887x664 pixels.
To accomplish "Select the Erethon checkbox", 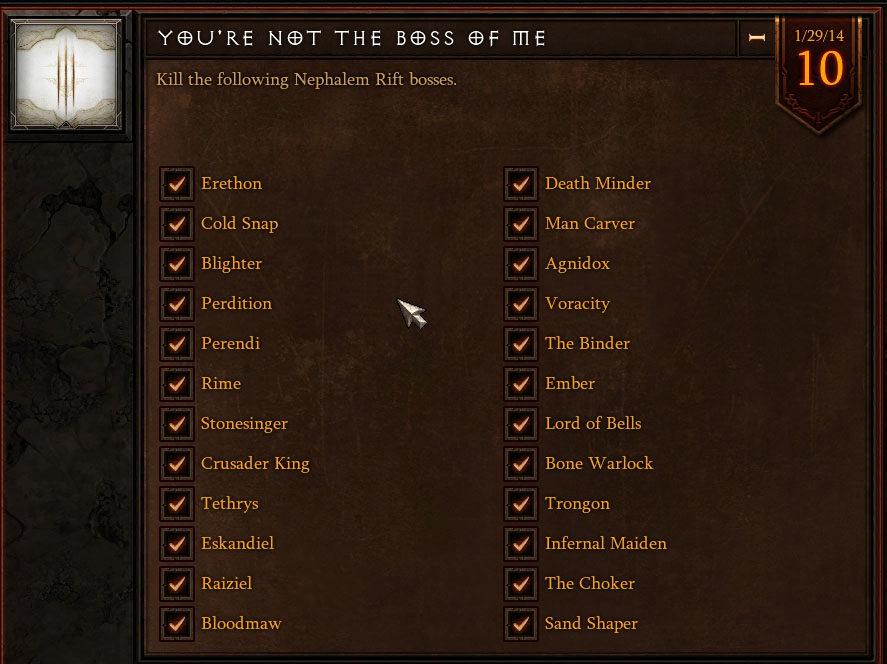I will (x=177, y=184).
